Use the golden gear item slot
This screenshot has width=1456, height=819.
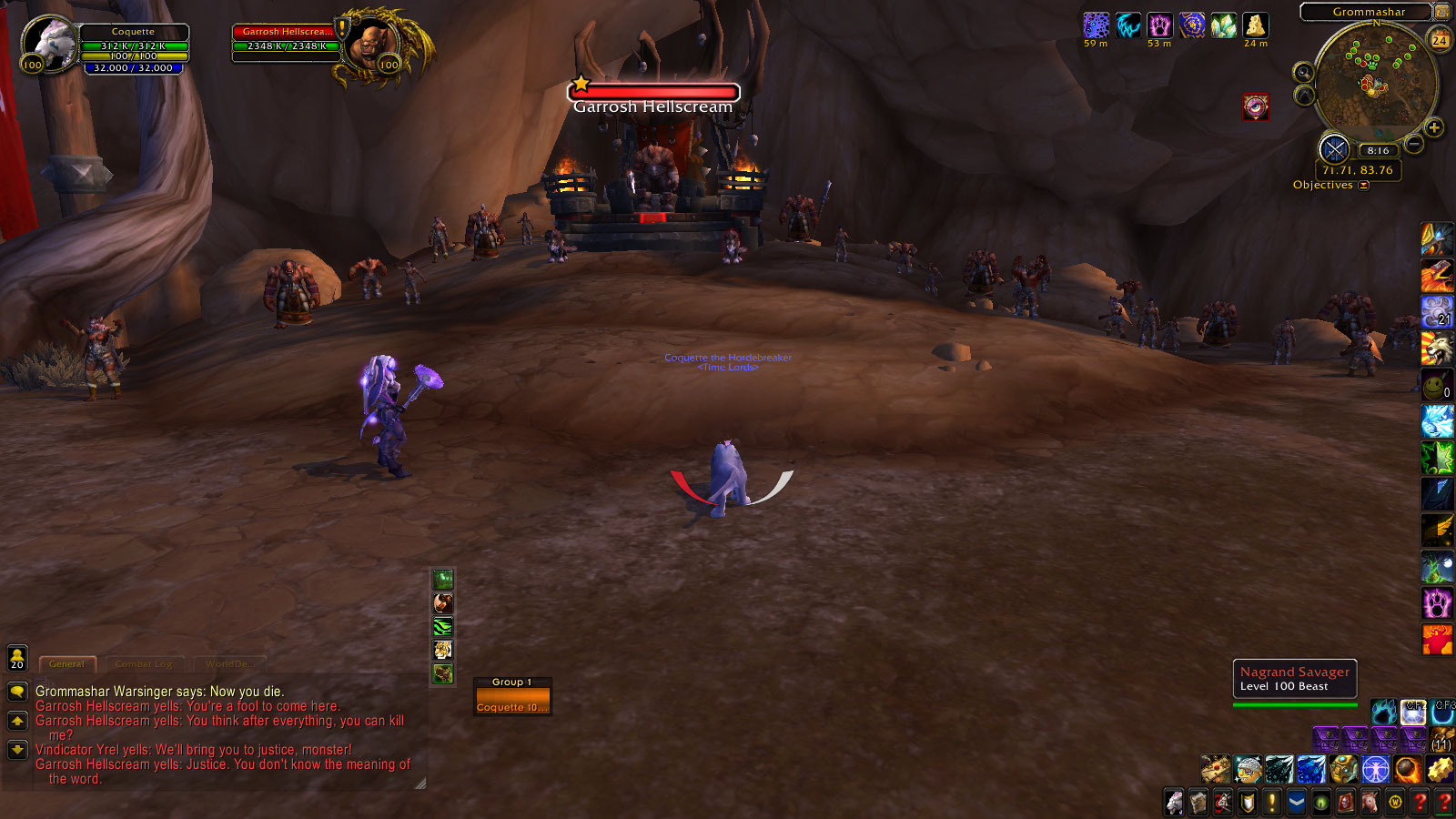coord(1440,769)
